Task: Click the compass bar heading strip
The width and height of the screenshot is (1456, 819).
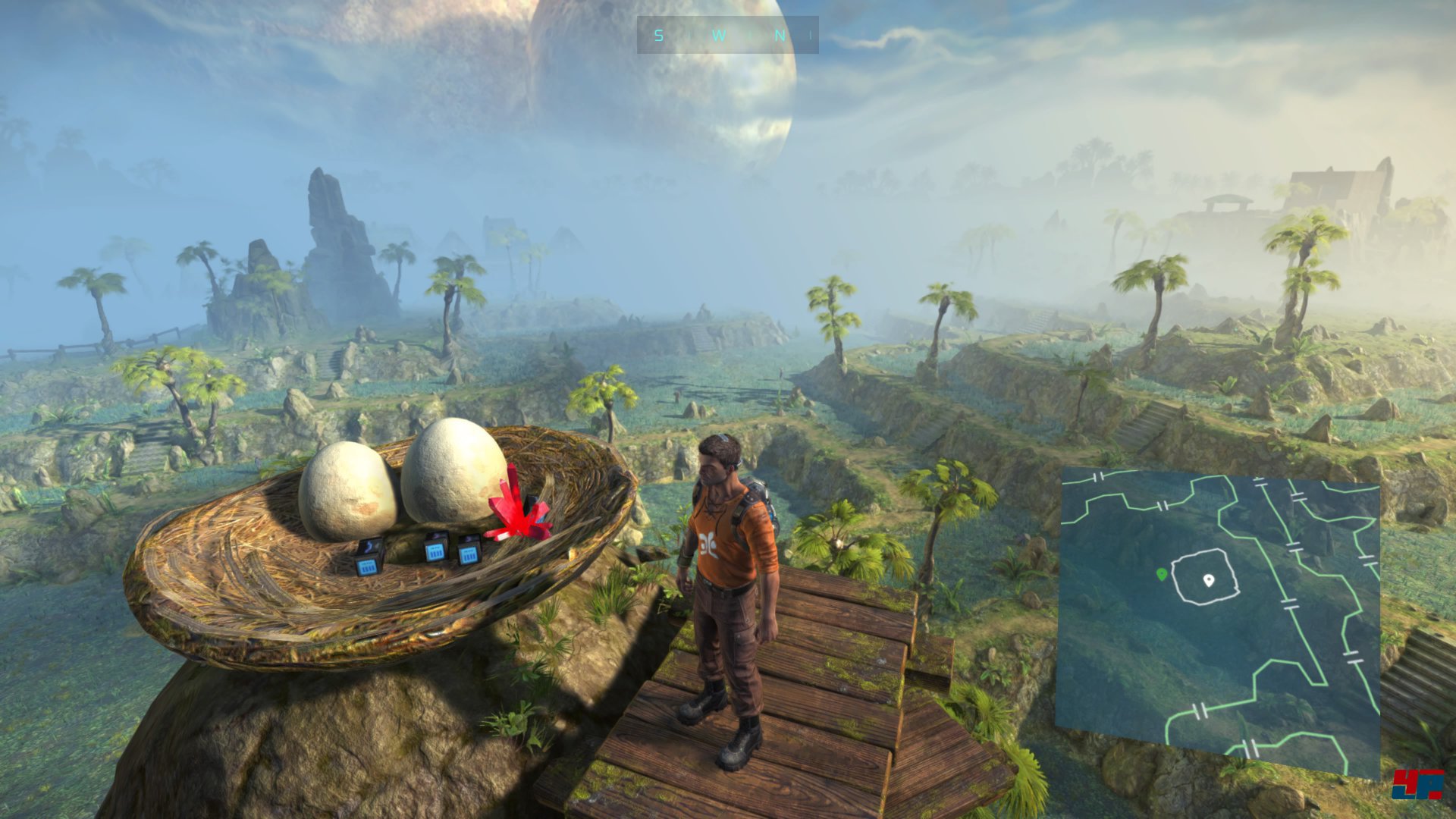Action: coord(727,35)
